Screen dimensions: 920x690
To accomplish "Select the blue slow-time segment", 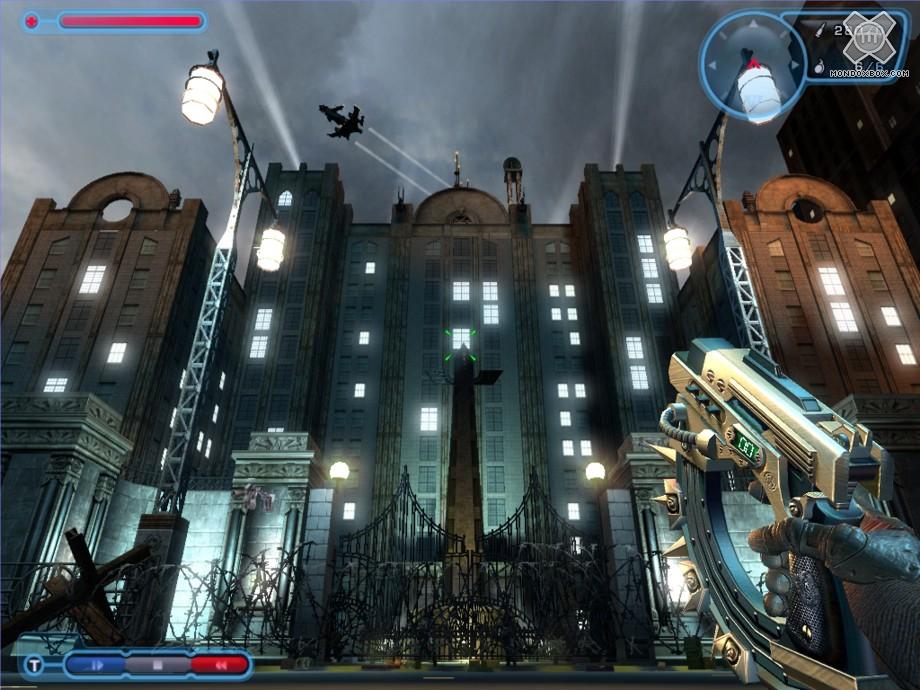I will pos(96,665).
